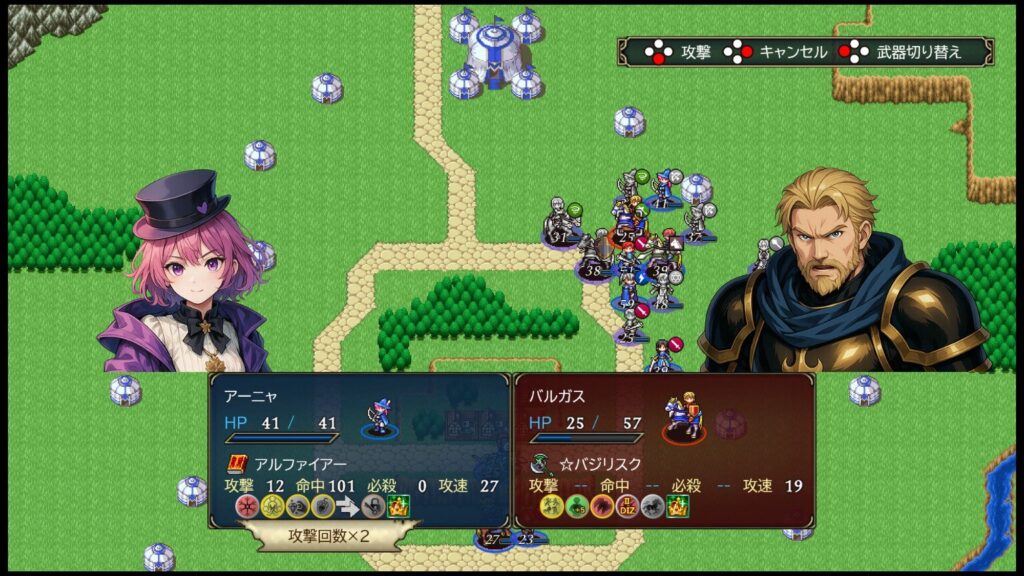The width and height of the screenshot is (1024, 576).
Task: Click the DIZ skill icon in バルガス's panel
Action: pos(628,506)
